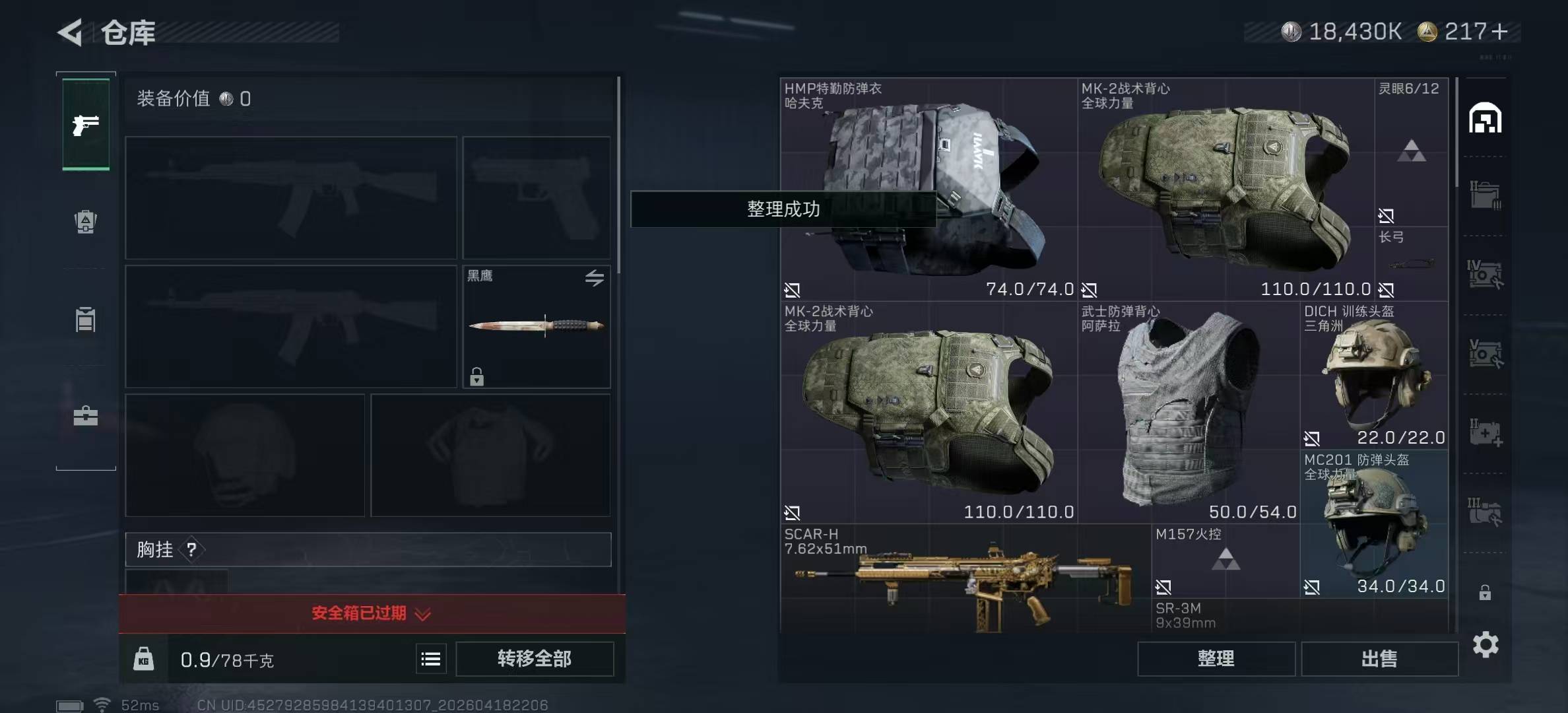Pick the DICH 训练头盔 helmet
Image resolution: width=1568 pixels, height=713 pixels.
[x=1375, y=374]
